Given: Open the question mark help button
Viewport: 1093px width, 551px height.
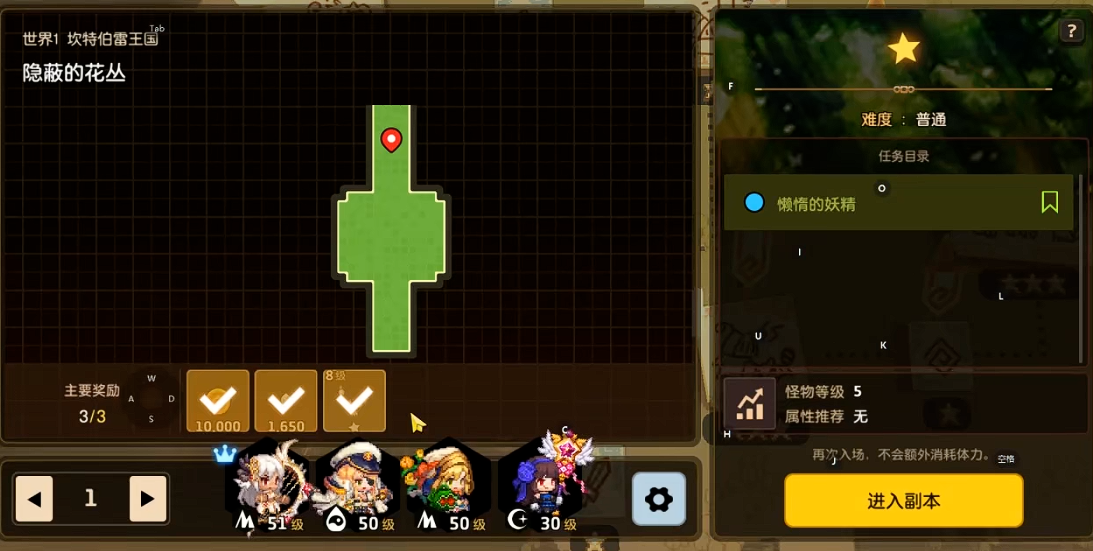Looking at the screenshot, I should (x=1071, y=31).
